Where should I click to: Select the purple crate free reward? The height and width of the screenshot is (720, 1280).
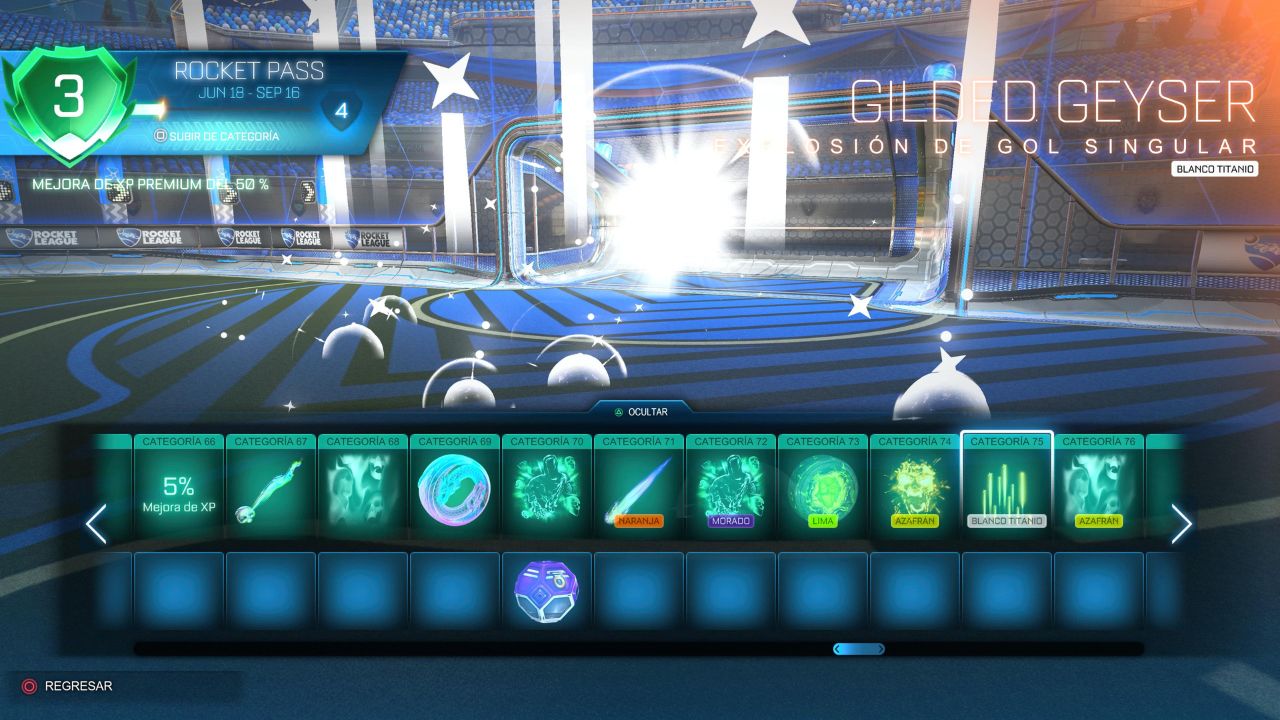tap(546, 590)
